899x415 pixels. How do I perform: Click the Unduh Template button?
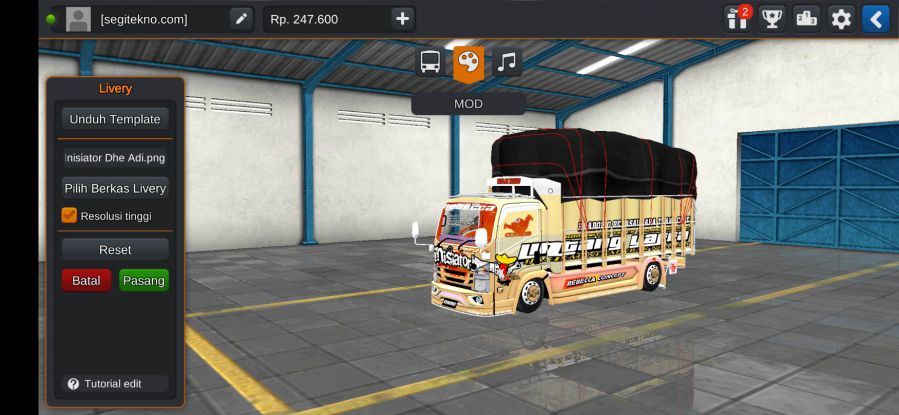click(x=115, y=119)
